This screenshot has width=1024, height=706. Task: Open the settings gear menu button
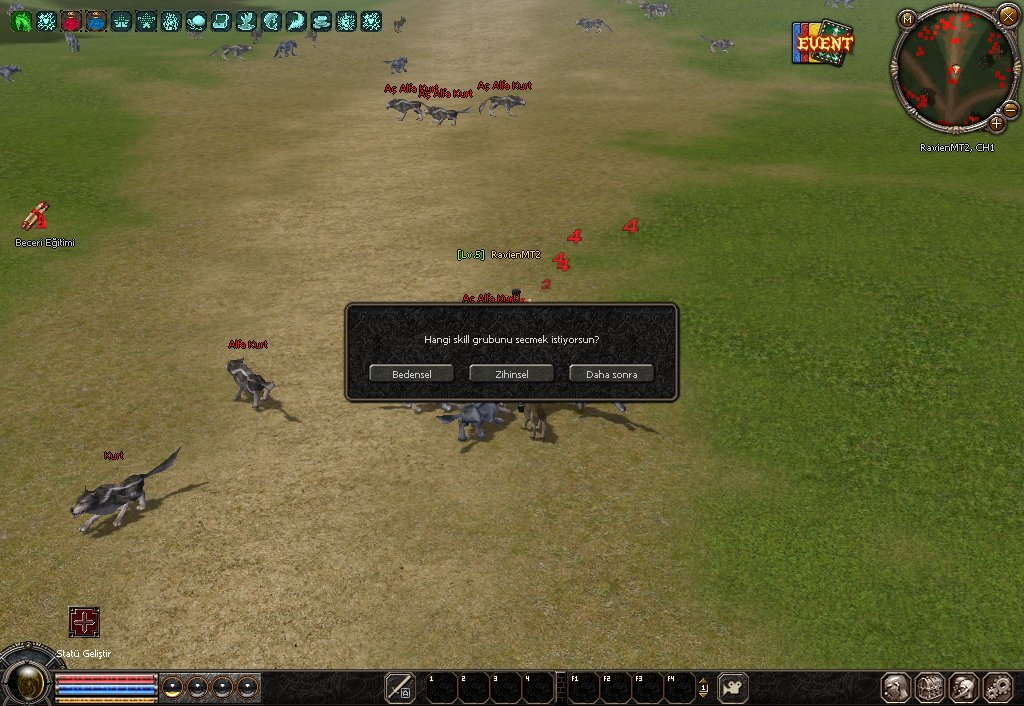point(998,687)
